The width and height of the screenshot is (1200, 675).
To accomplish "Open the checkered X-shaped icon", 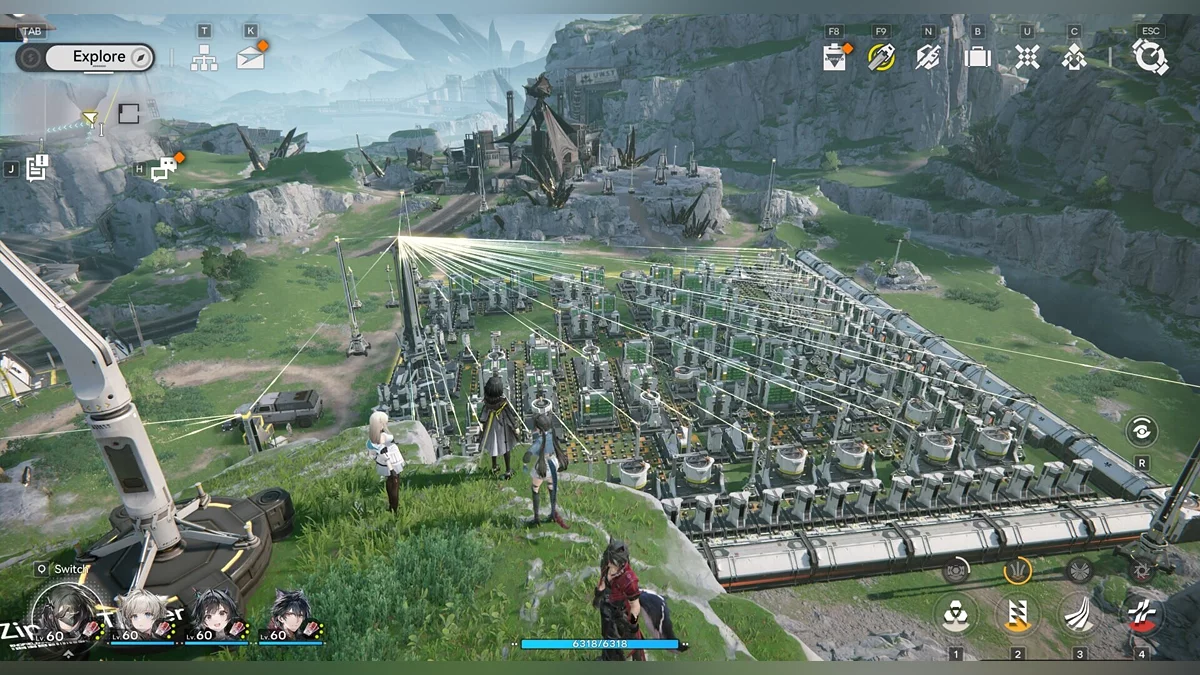I will pyautogui.click(x=1027, y=57).
